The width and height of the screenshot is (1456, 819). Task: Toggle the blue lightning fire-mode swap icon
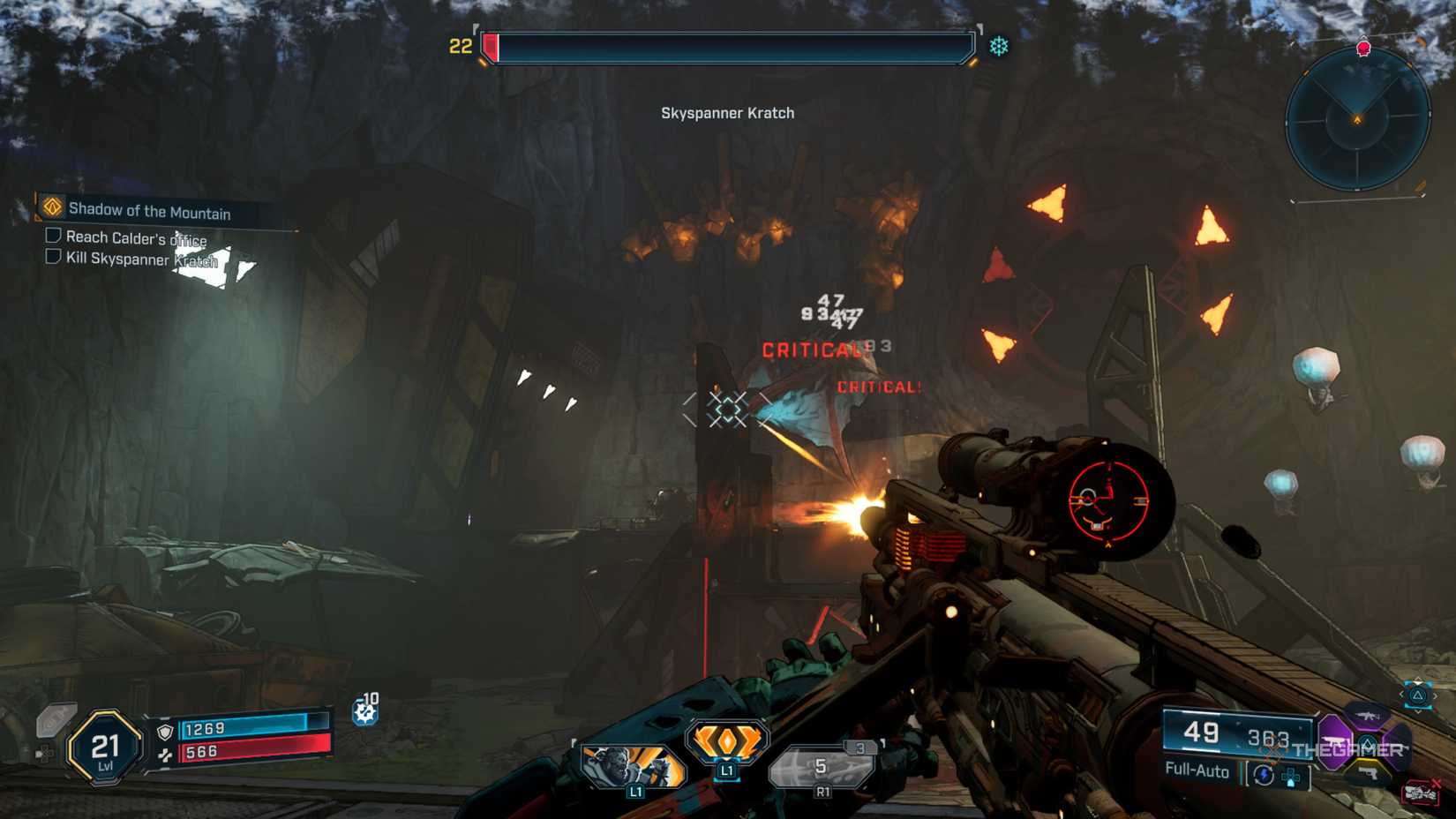[x=1264, y=774]
